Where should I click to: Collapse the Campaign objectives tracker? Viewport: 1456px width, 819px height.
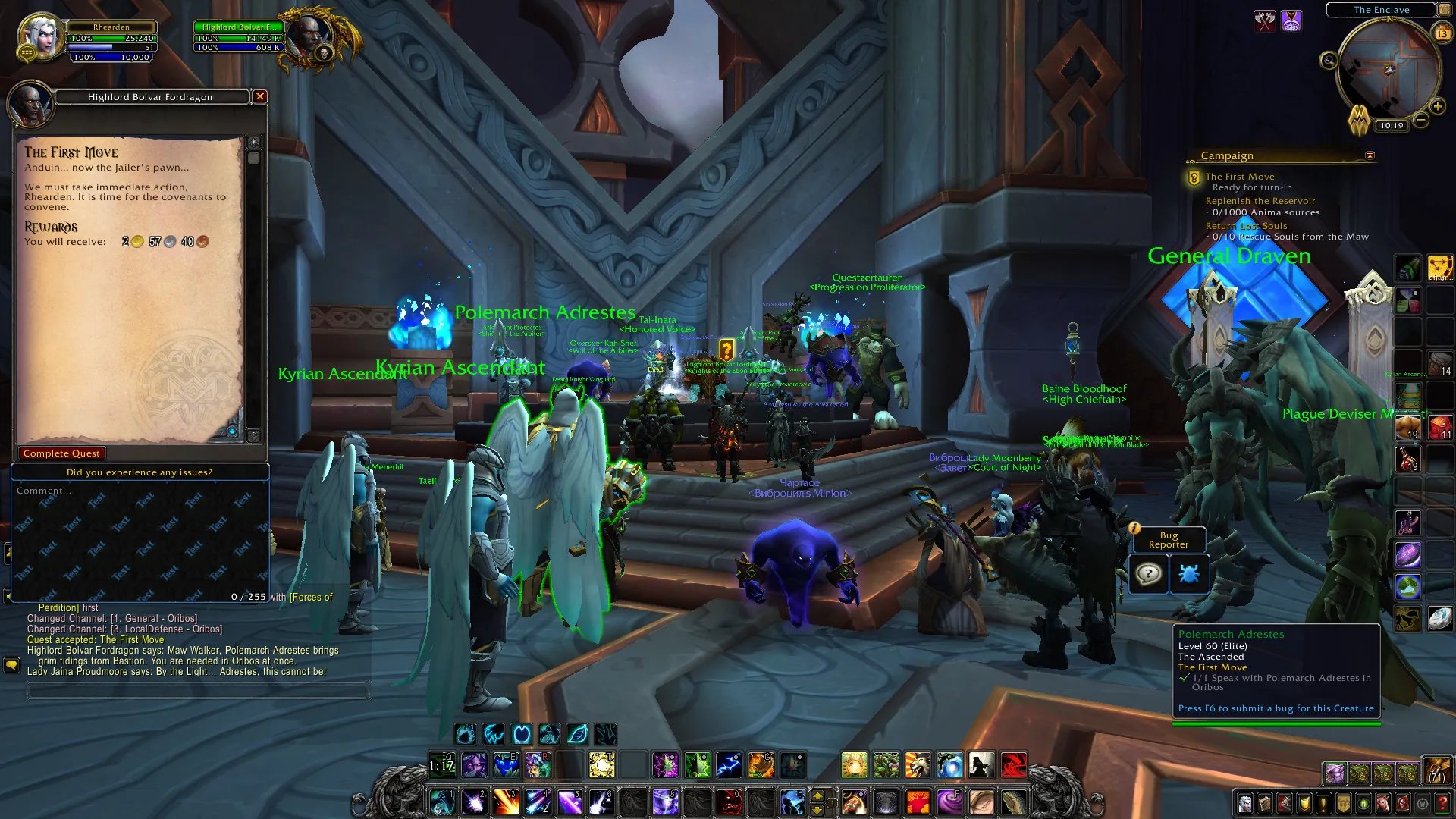(x=1370, y=155)
